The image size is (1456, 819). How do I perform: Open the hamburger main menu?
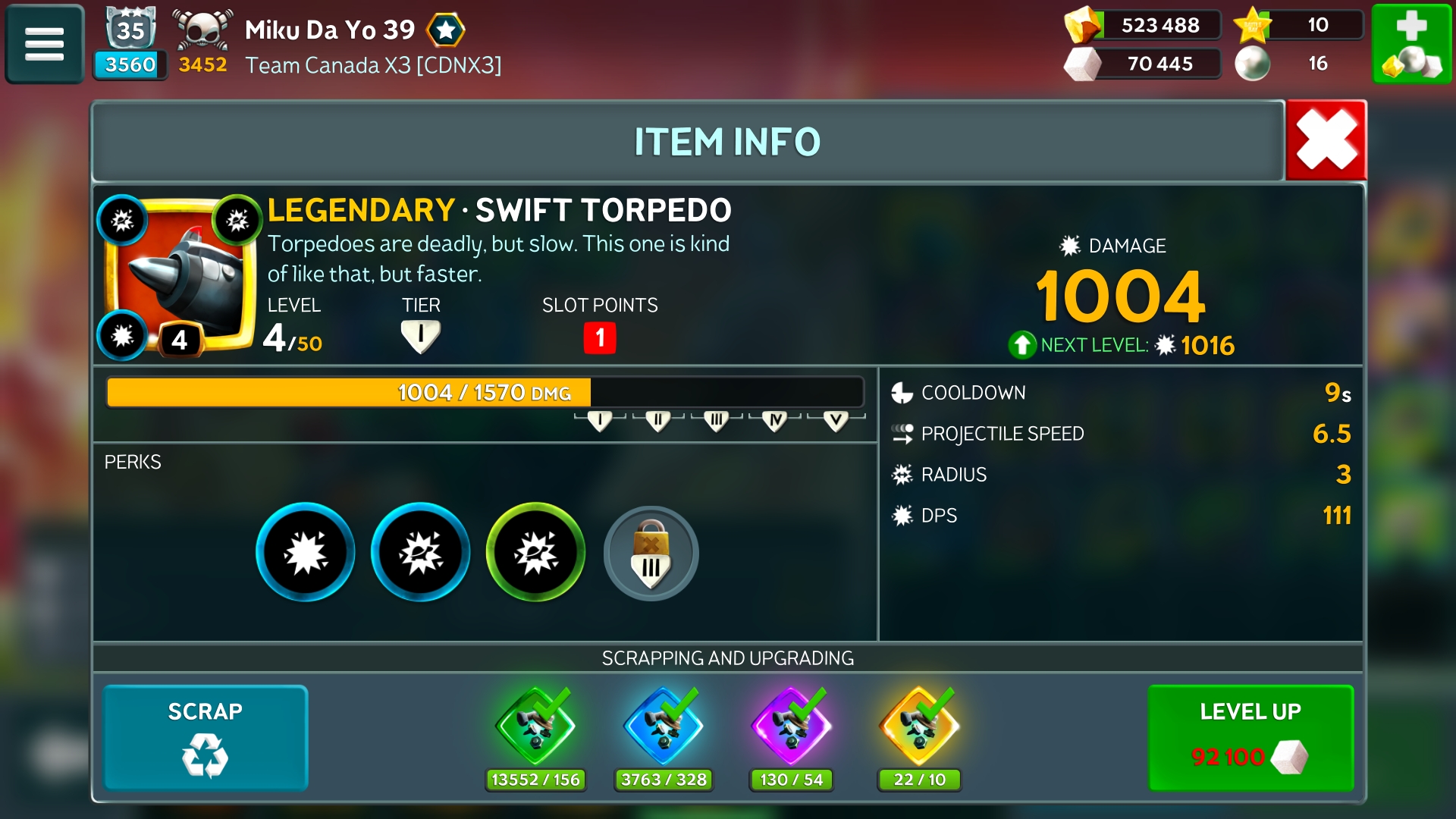44,44
